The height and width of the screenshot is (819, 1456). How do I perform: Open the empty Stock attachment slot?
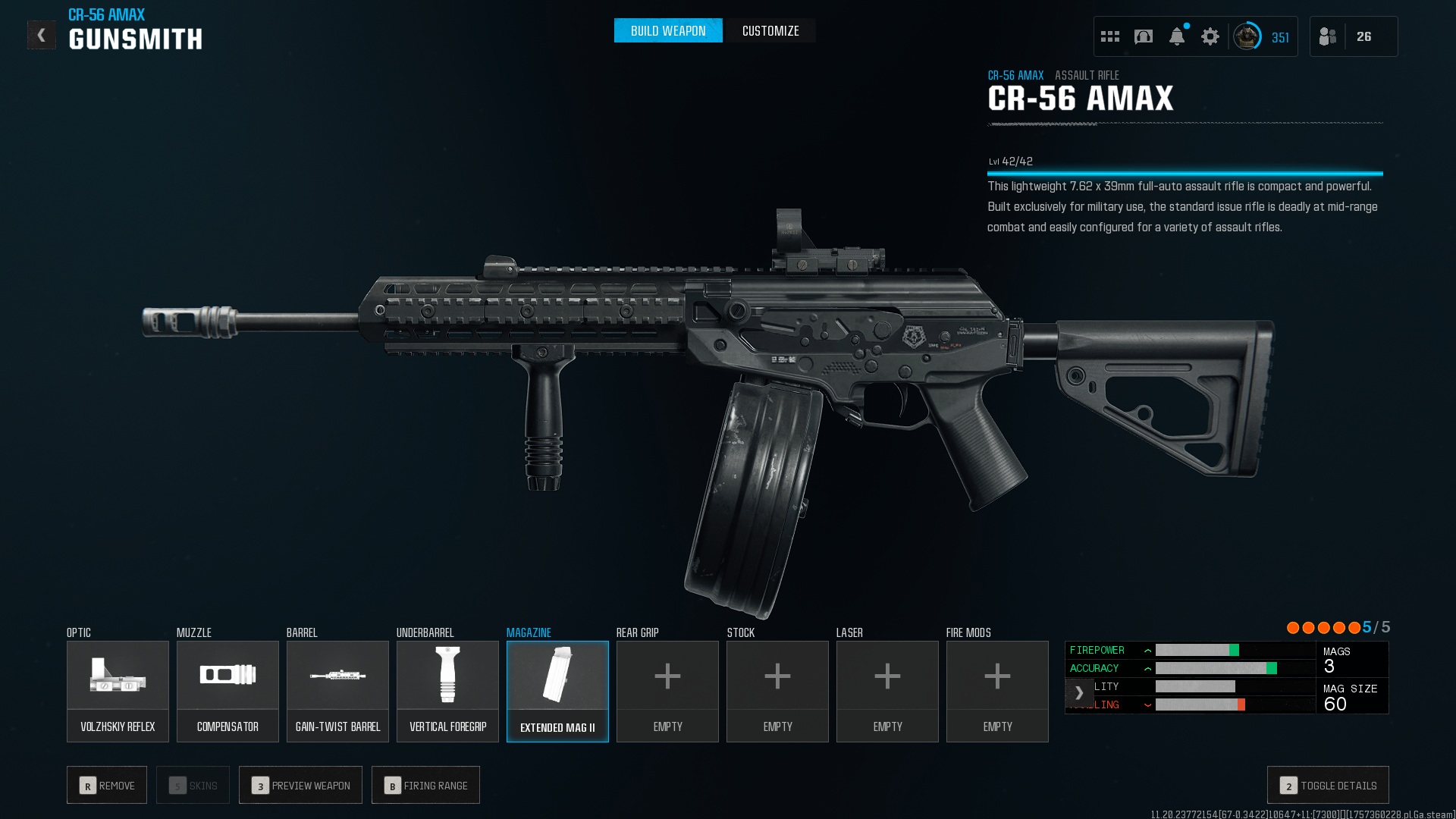pos(777,691)
